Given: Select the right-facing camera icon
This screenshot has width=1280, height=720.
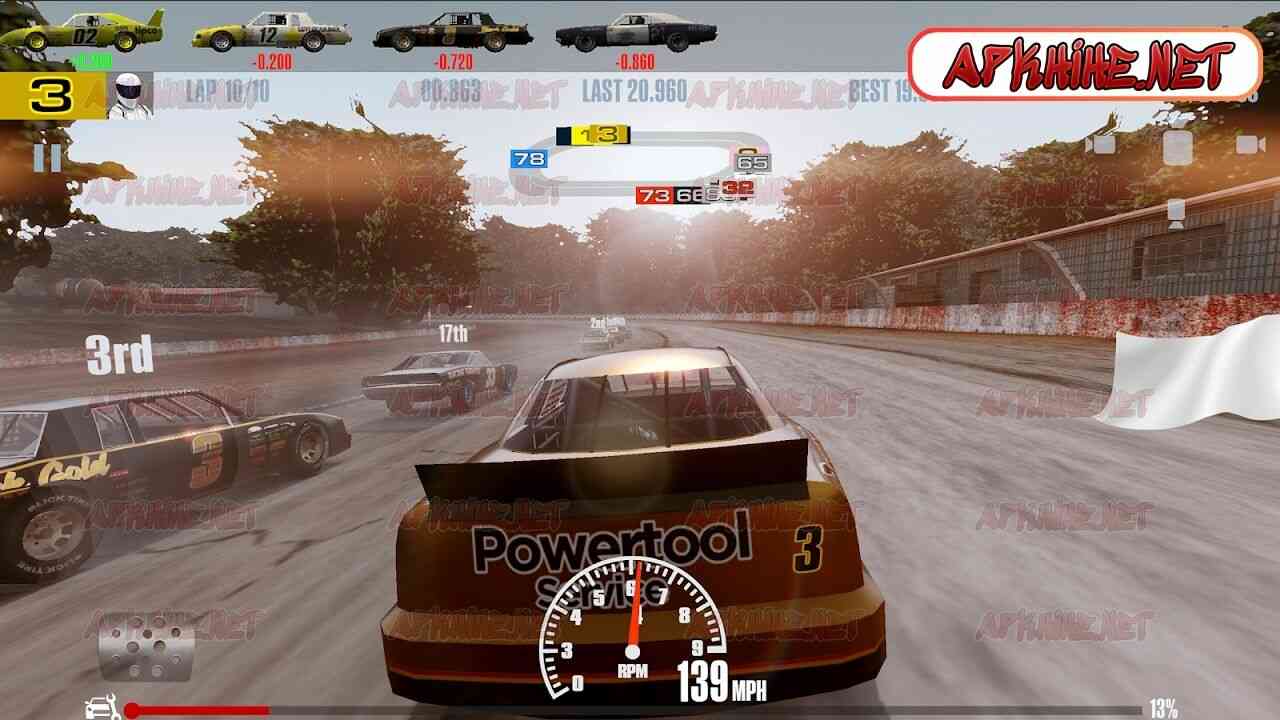Looking at the screenshot, I should click(1250, 145).
